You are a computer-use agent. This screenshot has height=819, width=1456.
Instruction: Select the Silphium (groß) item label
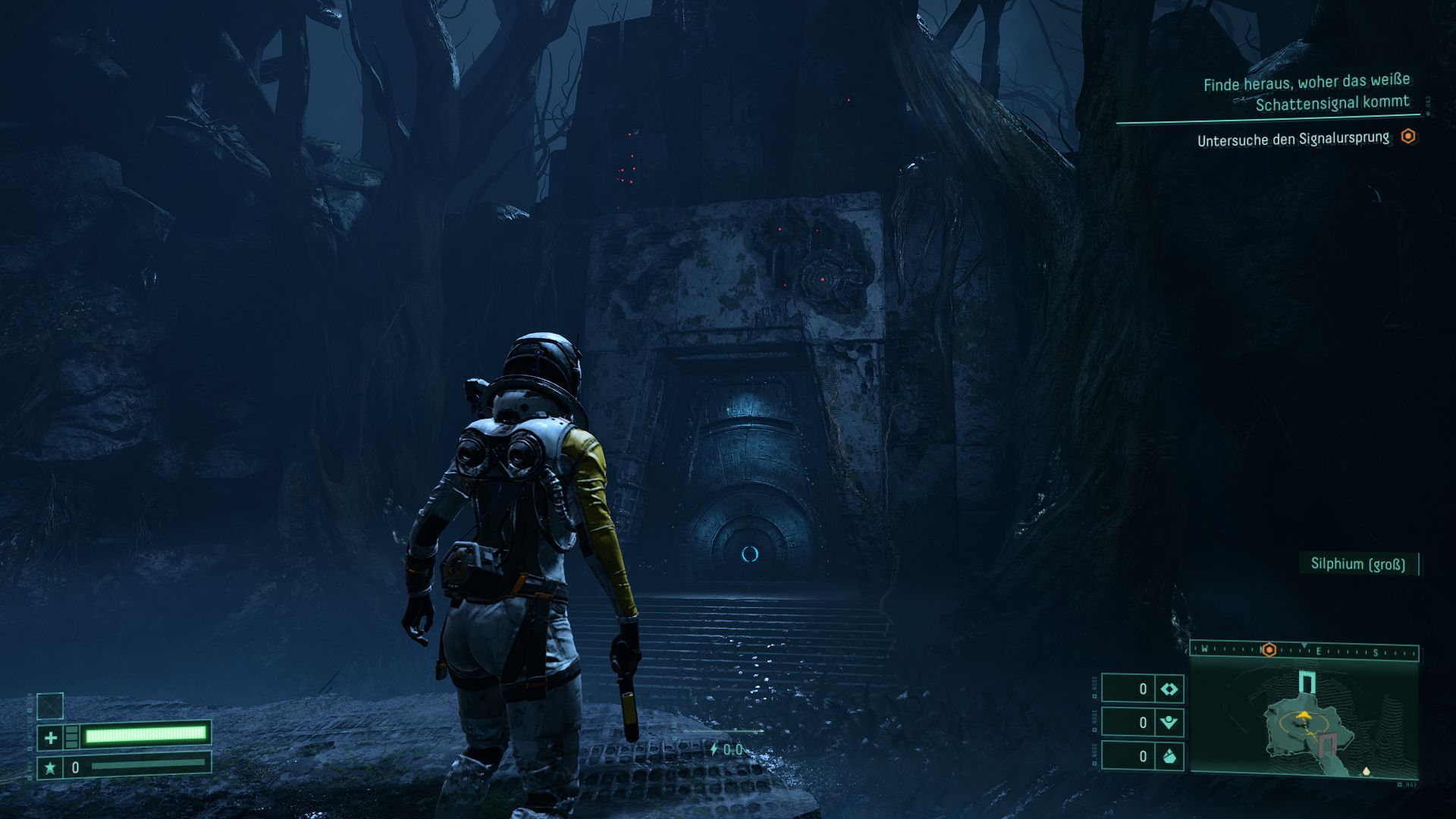tap(1357, 564)
